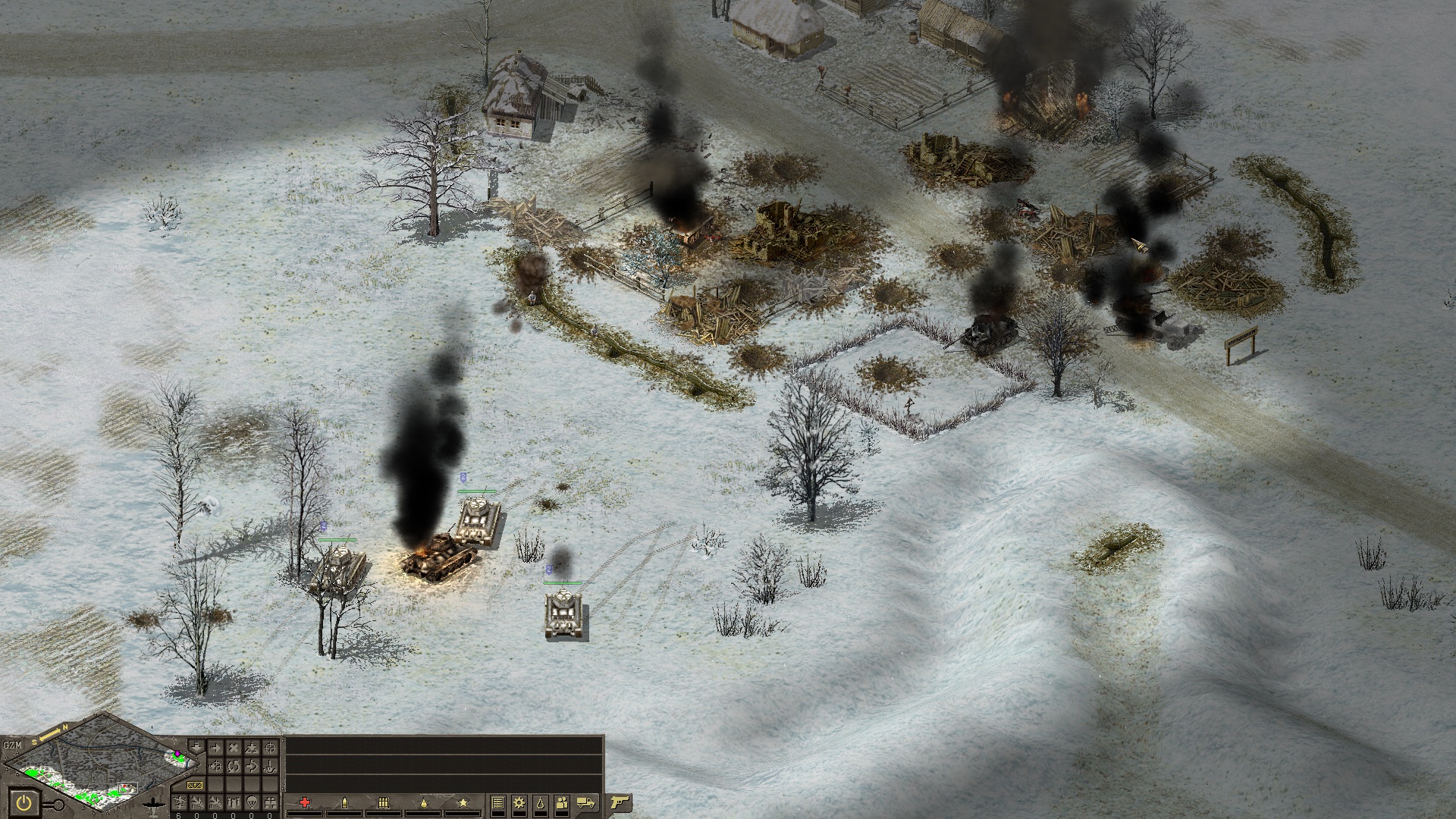
Task: Select the rotate arrows command
Action: coord(234,766)
